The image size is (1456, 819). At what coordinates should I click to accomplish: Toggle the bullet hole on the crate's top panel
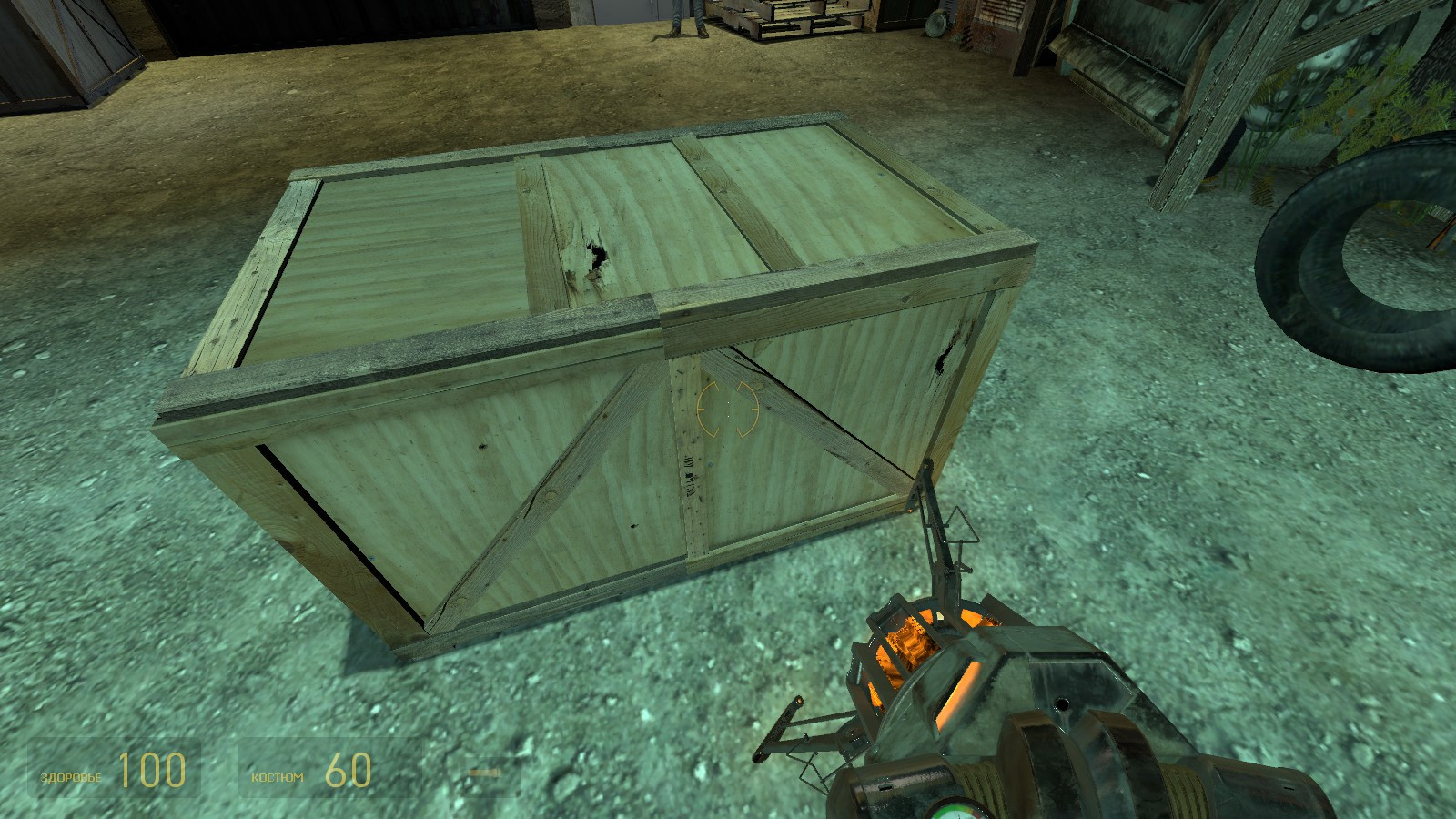click(596, 255)
